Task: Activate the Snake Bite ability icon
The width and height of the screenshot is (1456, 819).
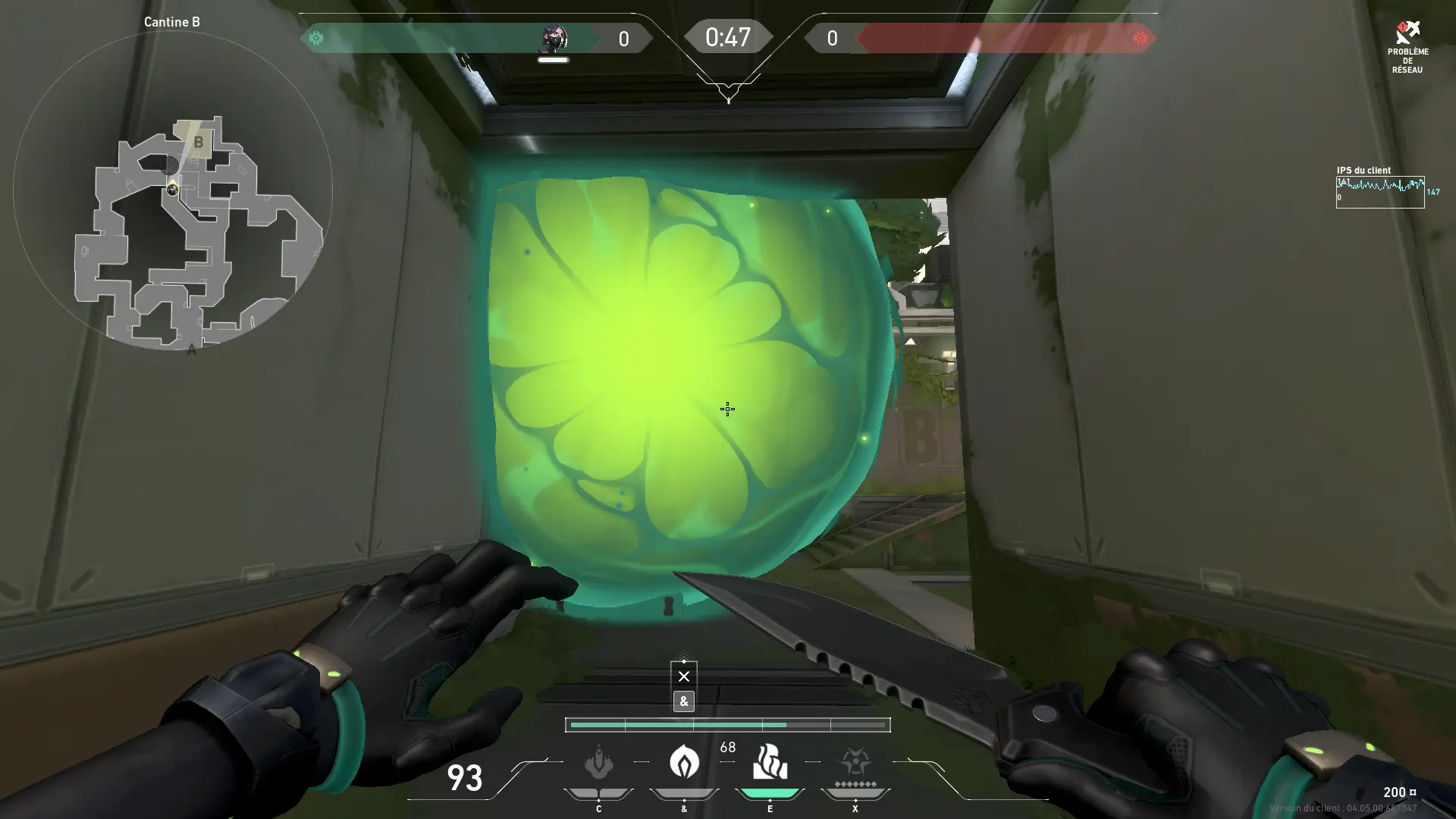Action: pyautogui.click(x=598, y=762)
